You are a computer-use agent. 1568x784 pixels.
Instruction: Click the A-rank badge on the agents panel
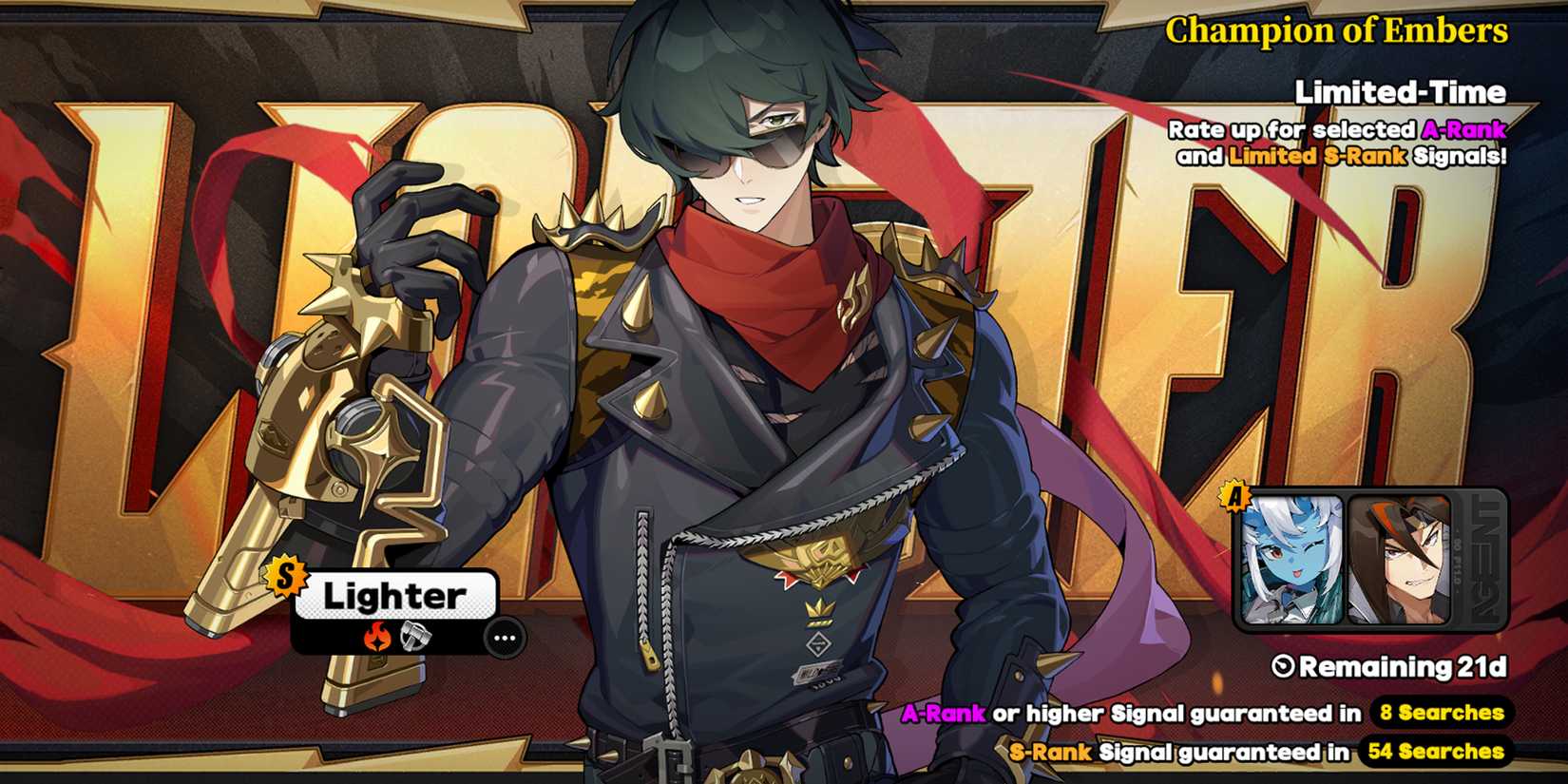(1237, 493)
